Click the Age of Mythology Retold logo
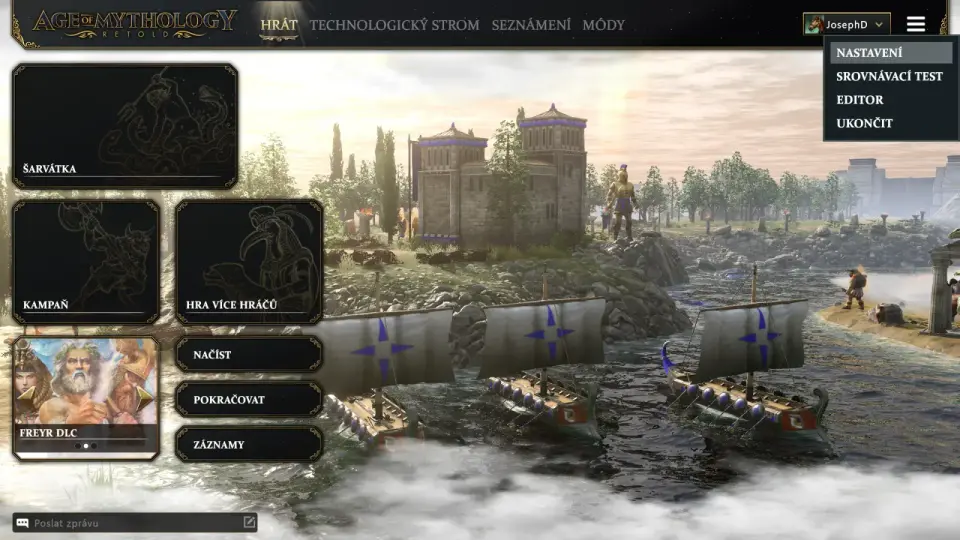The image size is (960, 540). (x=134, y=24)
